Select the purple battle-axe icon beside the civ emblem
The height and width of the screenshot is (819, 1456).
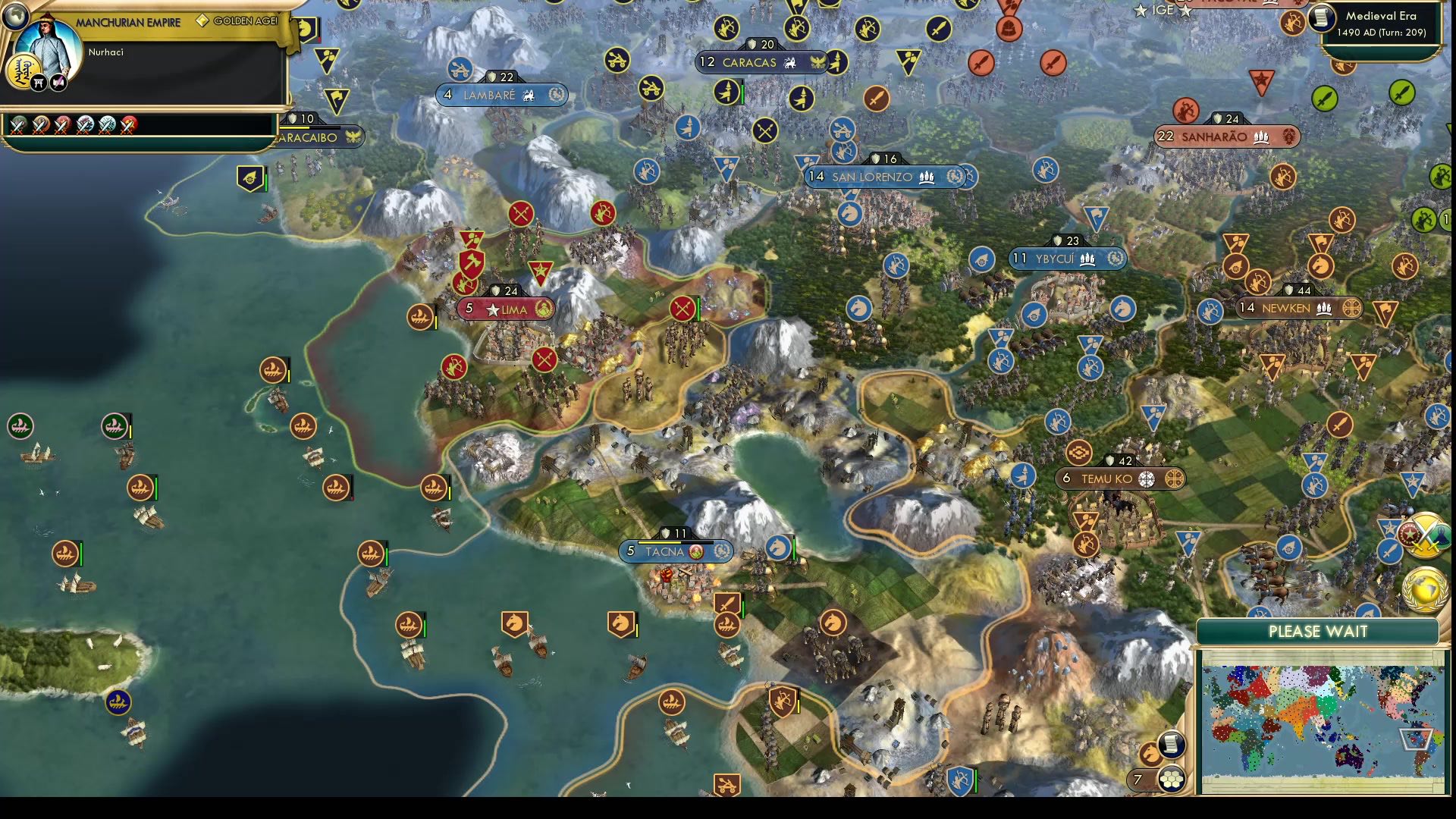pos(58,82)
